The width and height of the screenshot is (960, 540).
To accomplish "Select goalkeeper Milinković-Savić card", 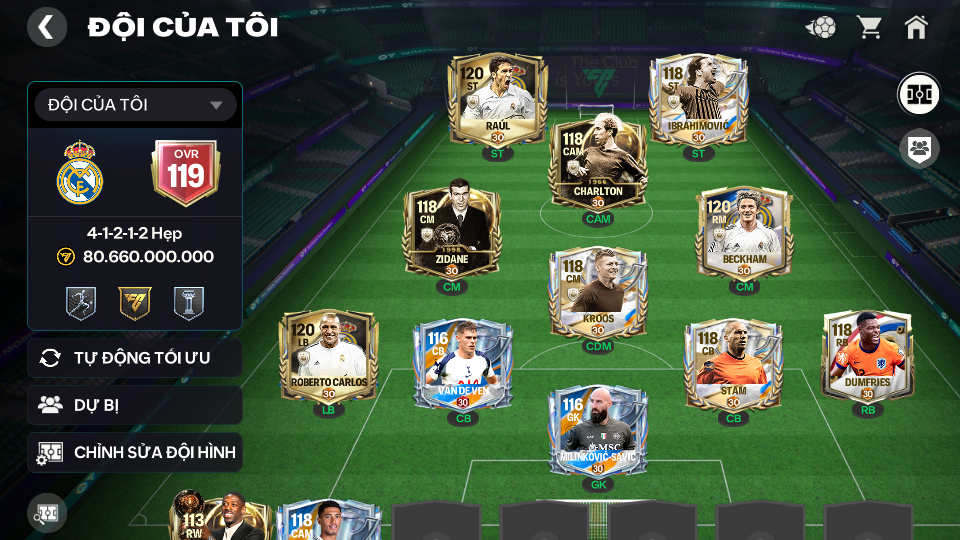I will [x=598, y=430].
